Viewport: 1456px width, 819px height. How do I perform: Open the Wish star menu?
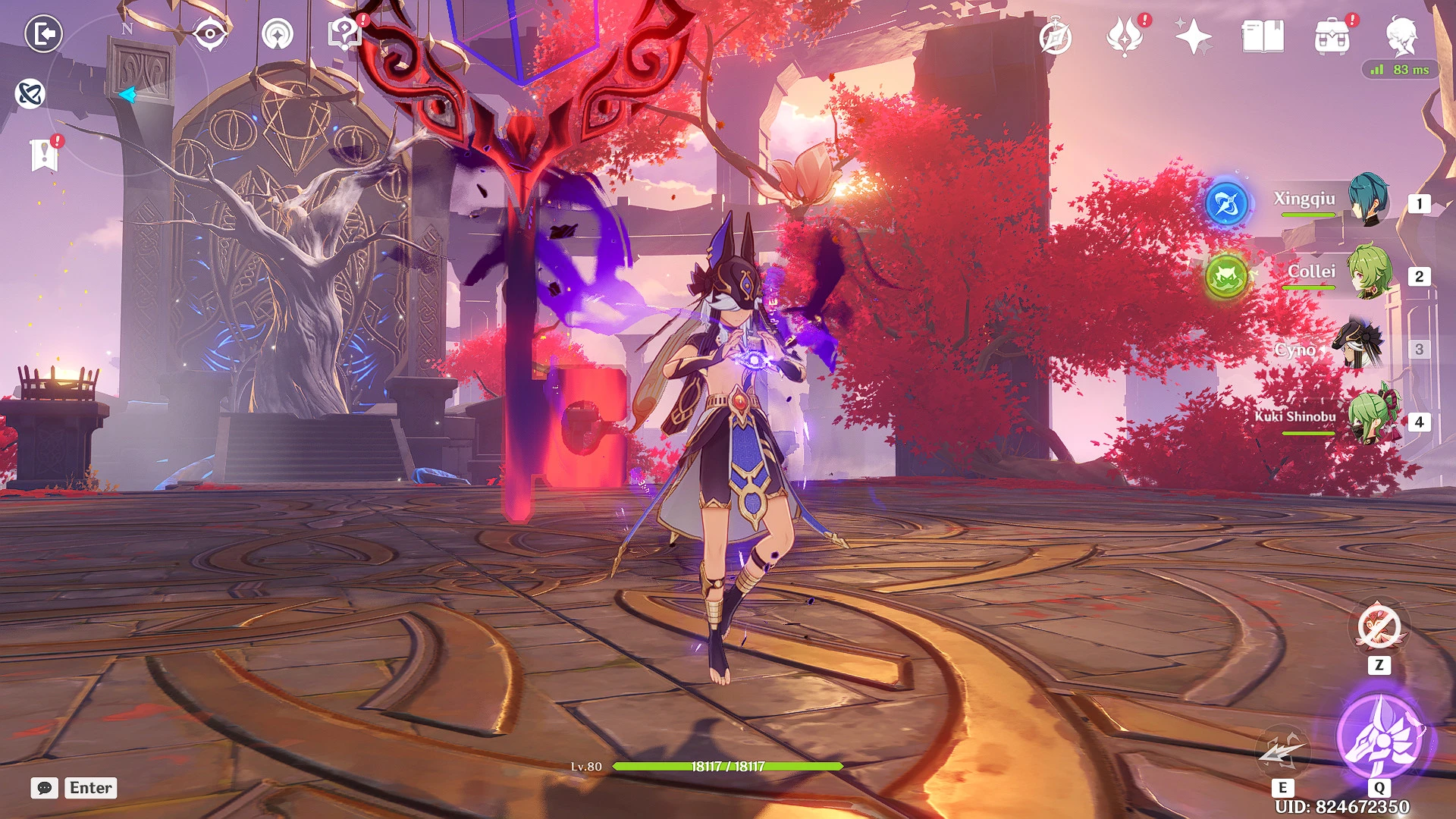pyautogui.click(x=1193, y=36)
